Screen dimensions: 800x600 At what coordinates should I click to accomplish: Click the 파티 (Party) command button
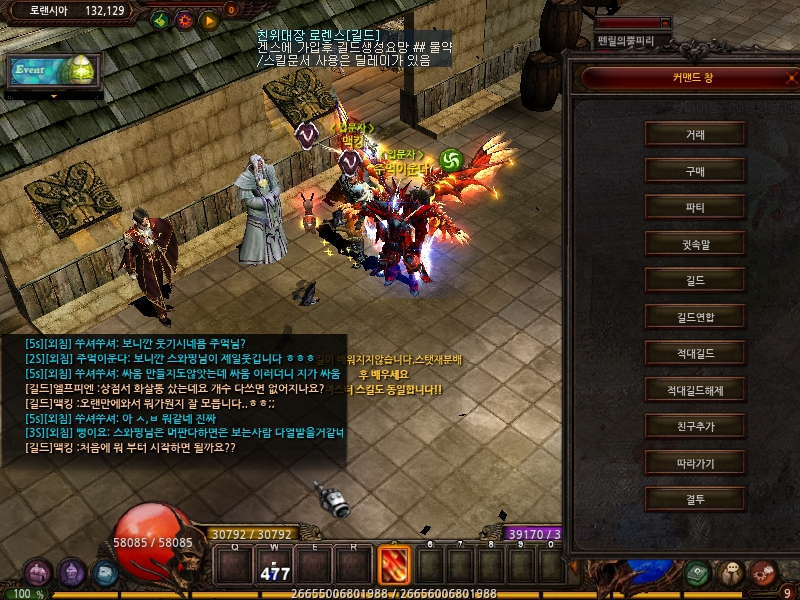pos(695,207)
